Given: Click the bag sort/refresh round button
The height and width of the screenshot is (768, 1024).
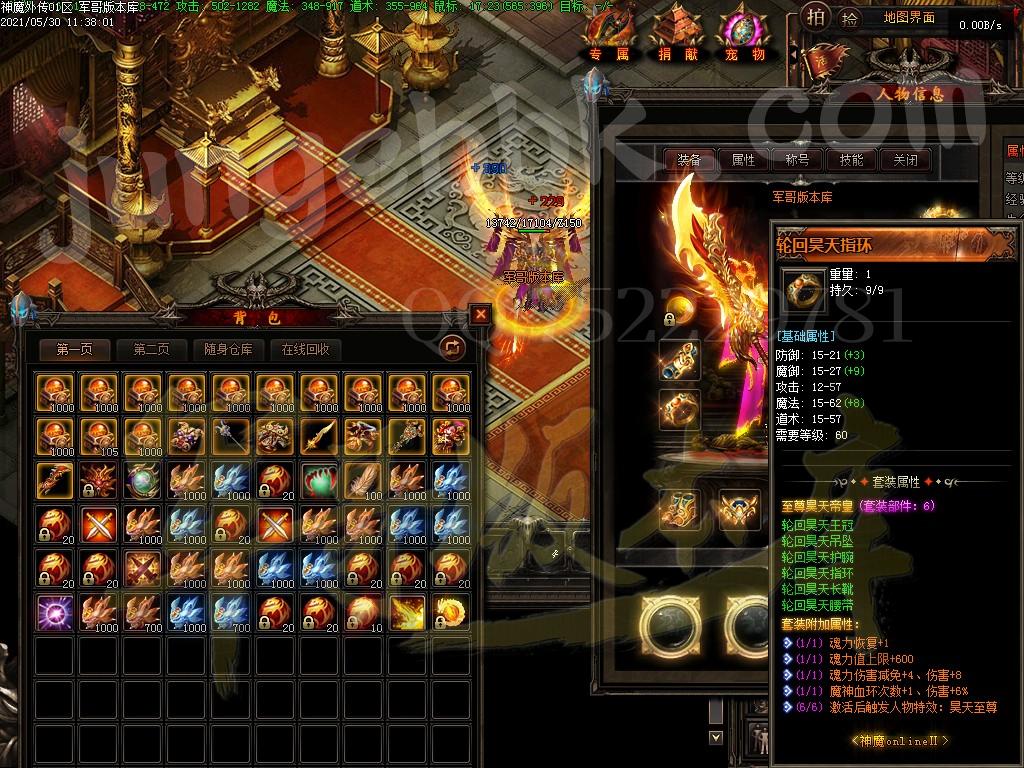Looking at the screenshot, I should tap(452, 347).
